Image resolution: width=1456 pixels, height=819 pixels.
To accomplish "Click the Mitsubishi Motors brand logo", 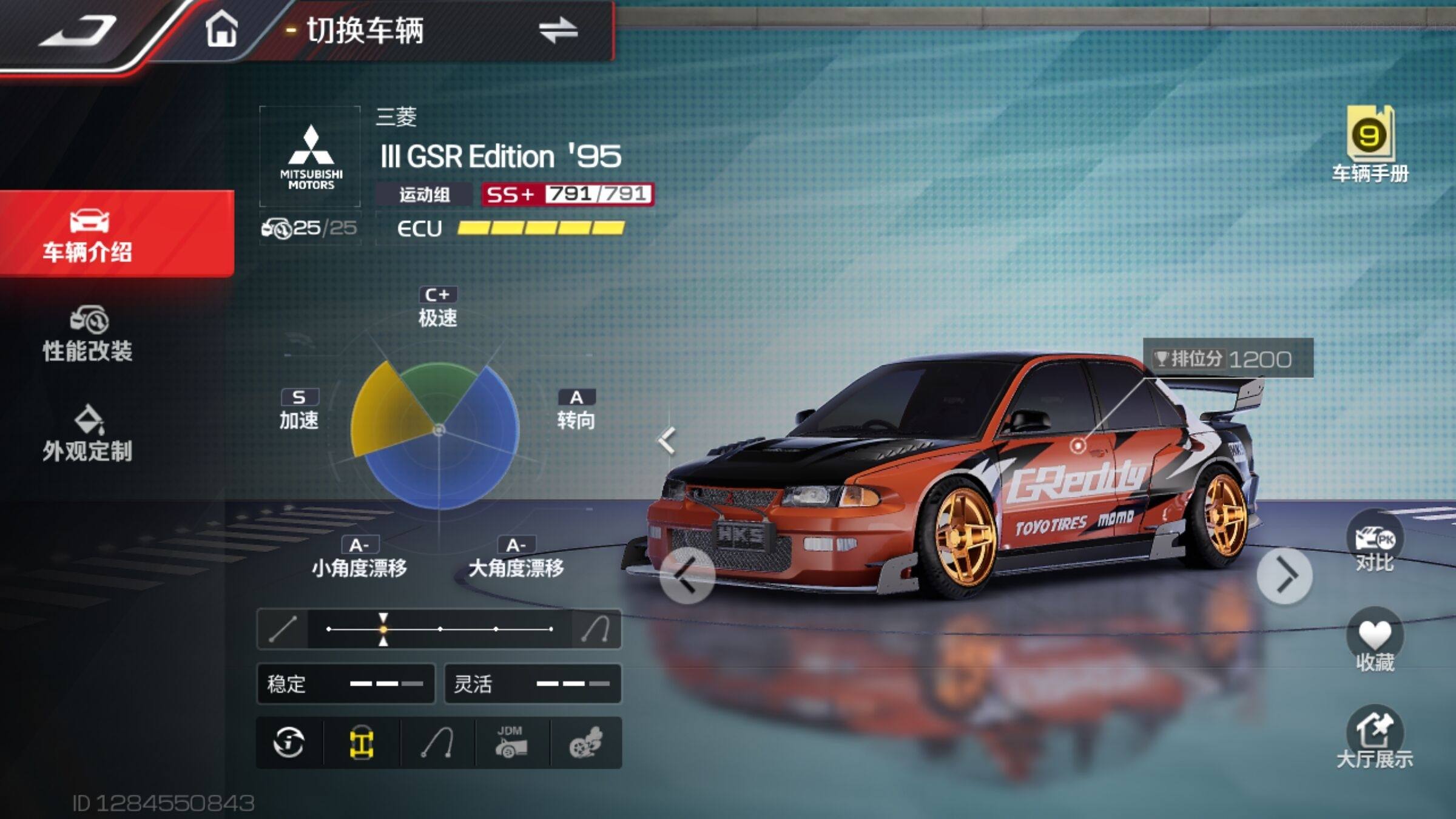I will tap(311, 157).
